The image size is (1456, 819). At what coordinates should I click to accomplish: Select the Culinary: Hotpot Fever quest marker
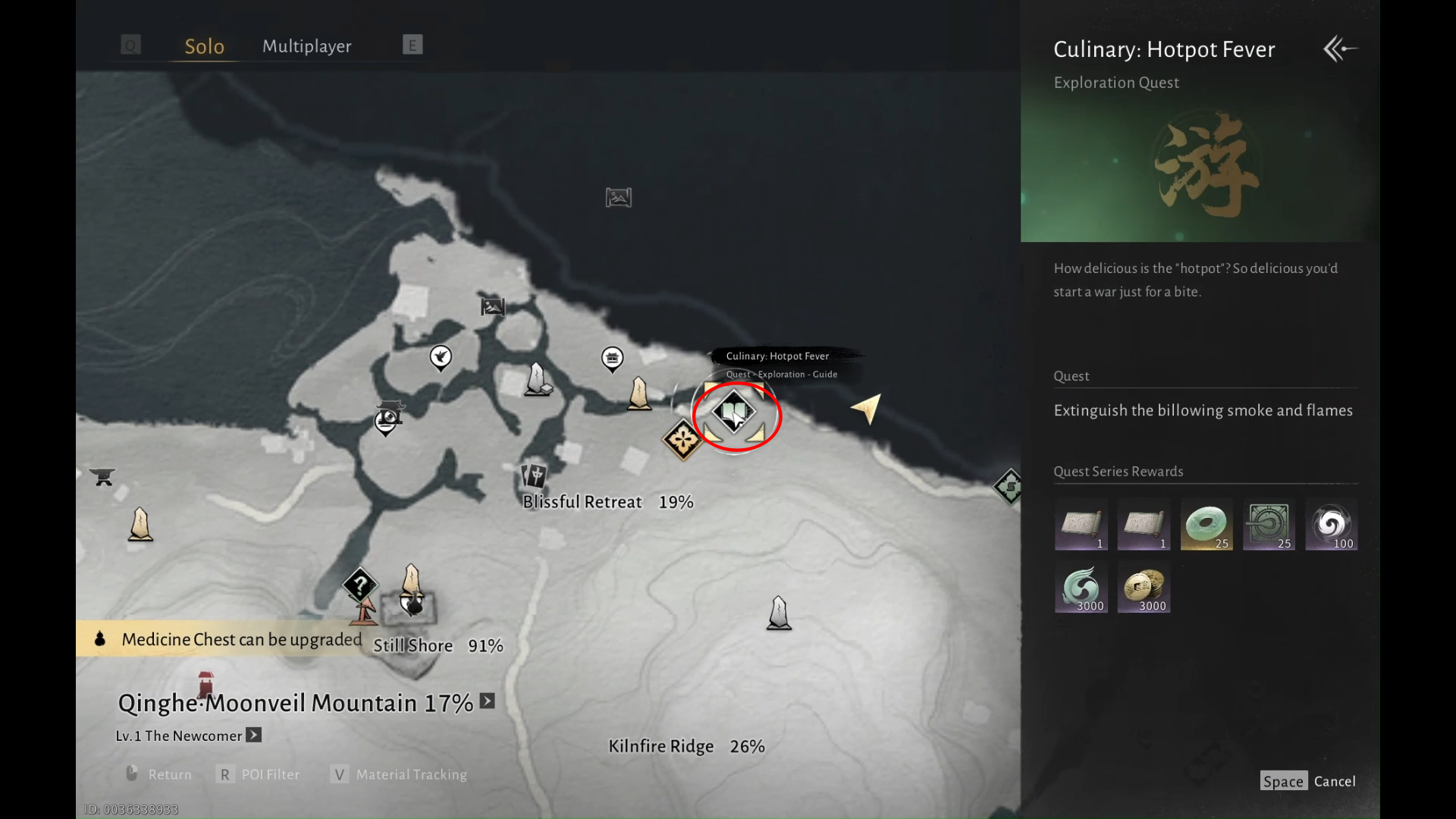pyautogui.click(x=733, y=412)
